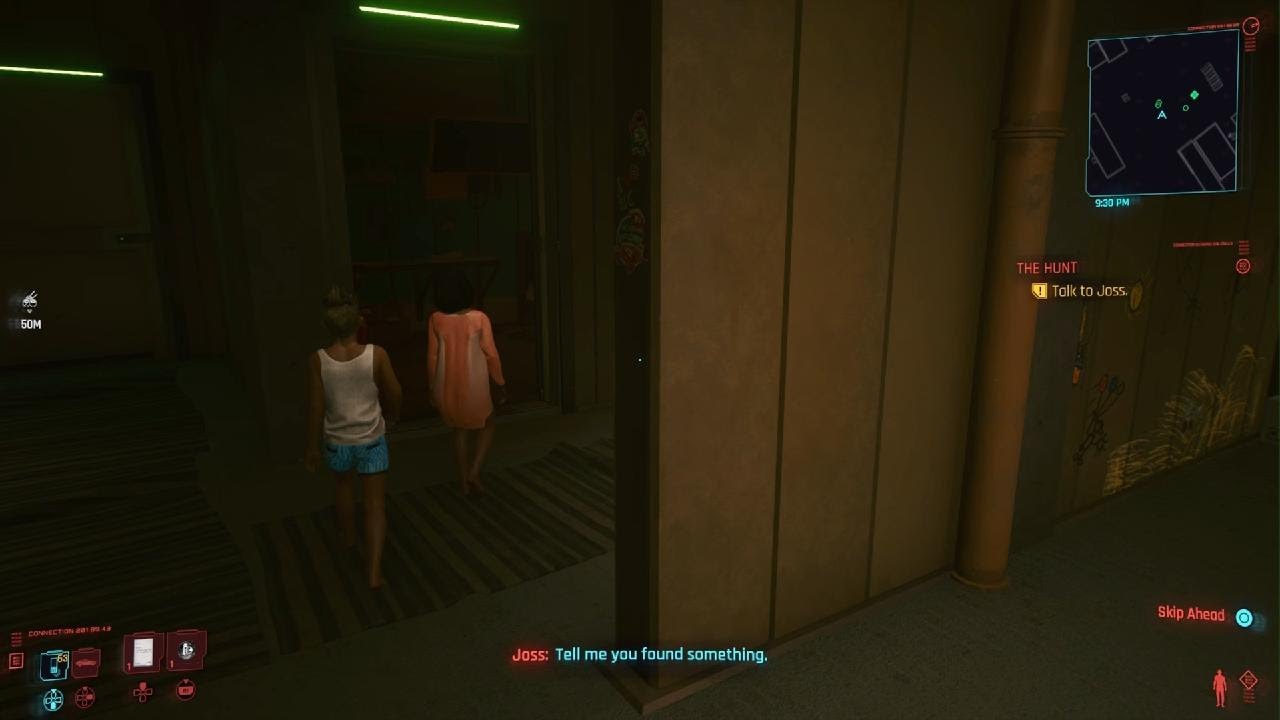Image resolution: width=1280 pixels, height=720 pixels.
Task: Click the Skip Ahead label
Action: click(x=1191, y=614)
